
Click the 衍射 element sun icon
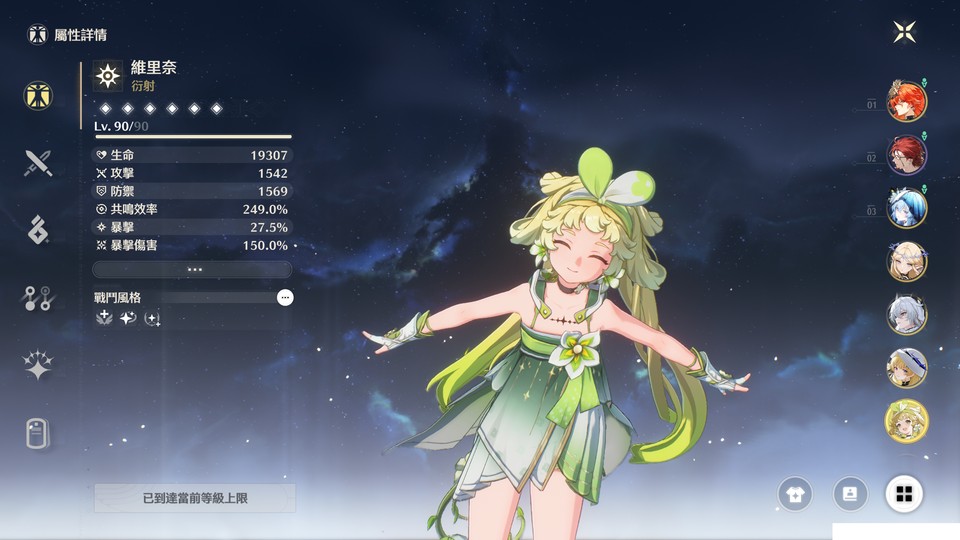(107, 76)
